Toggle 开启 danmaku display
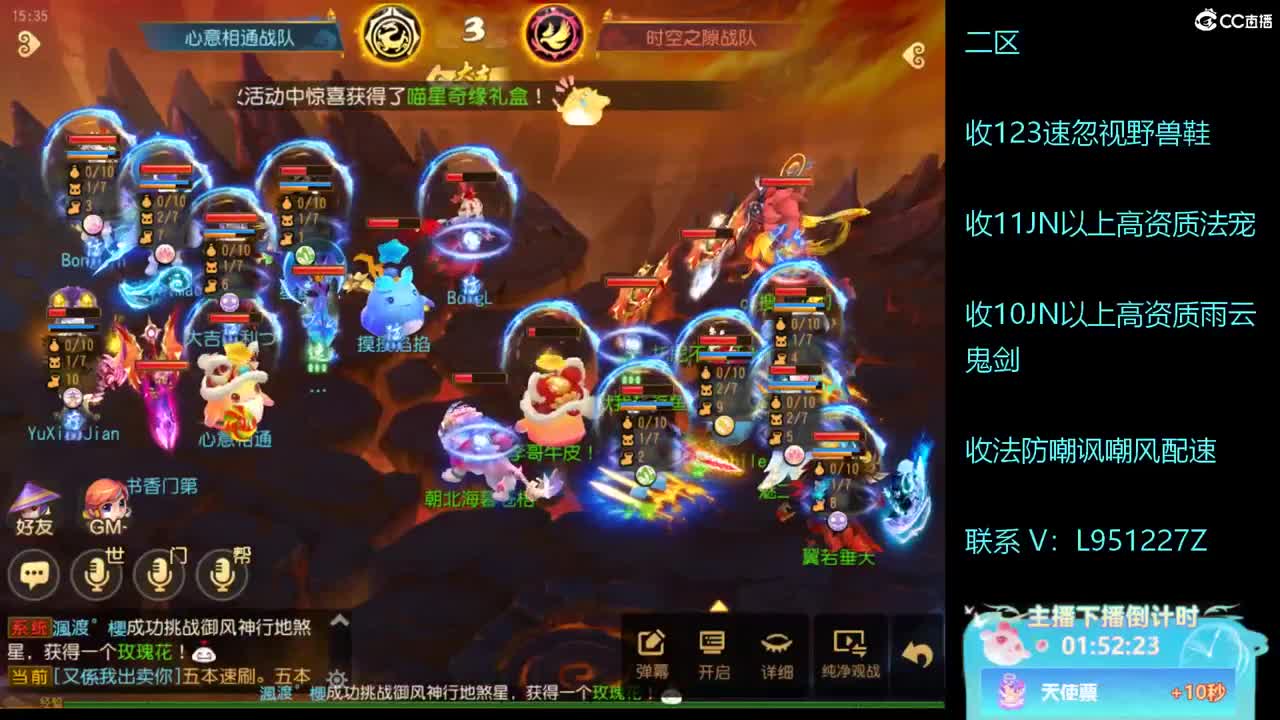This screenshot has width=1280, height=720. (x=713, y=640)
